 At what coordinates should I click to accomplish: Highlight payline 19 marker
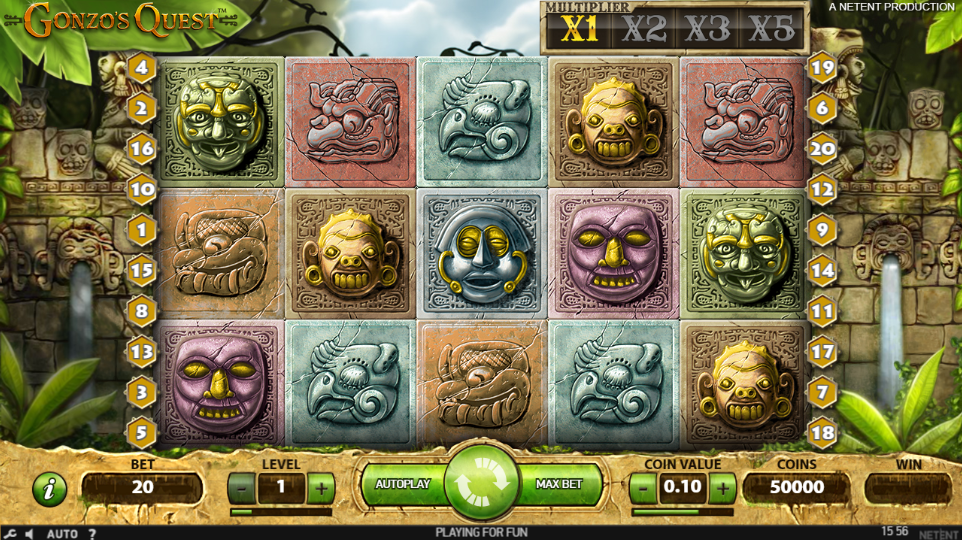point(822,68)
